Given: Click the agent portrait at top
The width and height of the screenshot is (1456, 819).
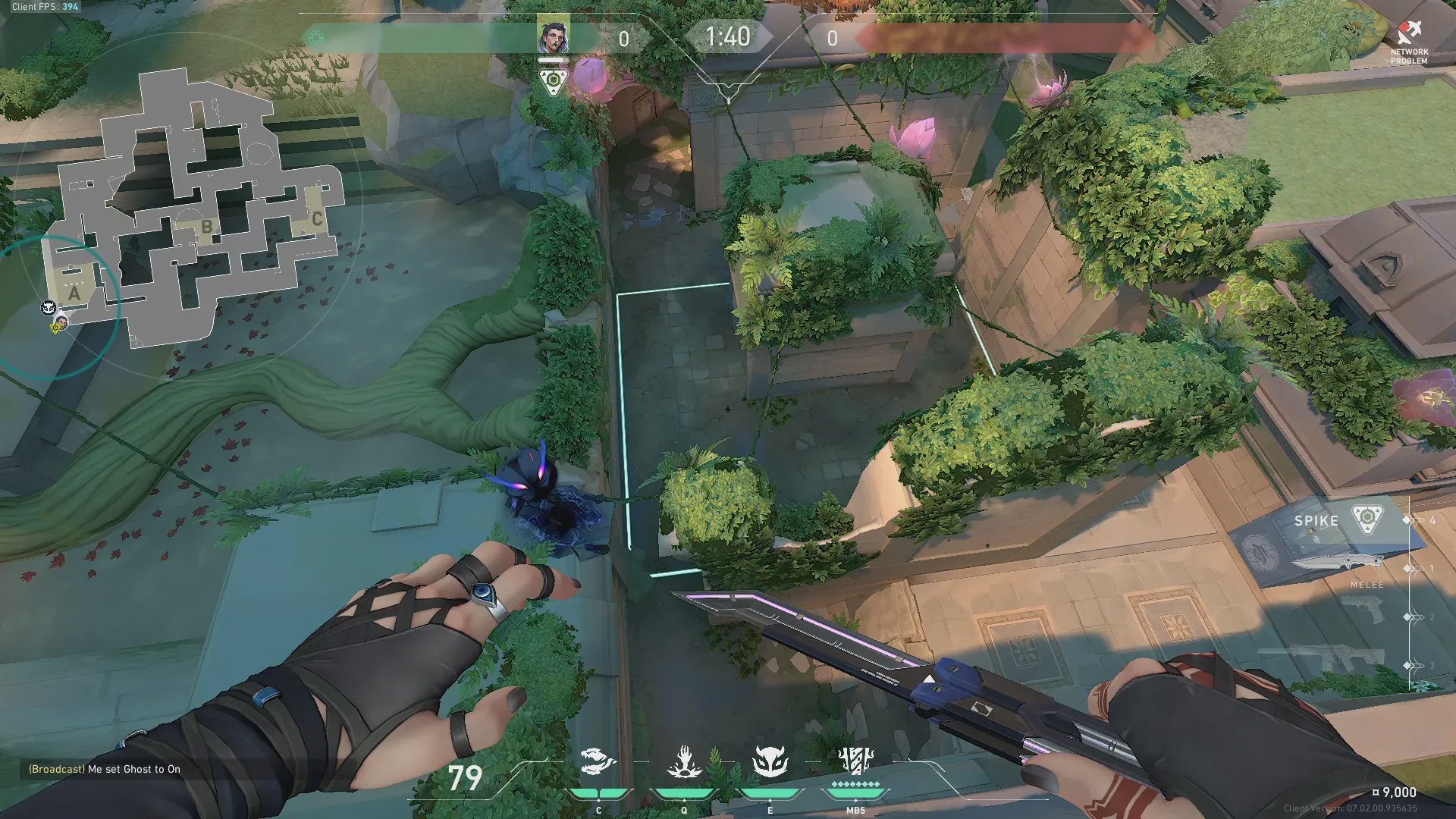Looking at the screenshot, I should [x=553, y=36].
